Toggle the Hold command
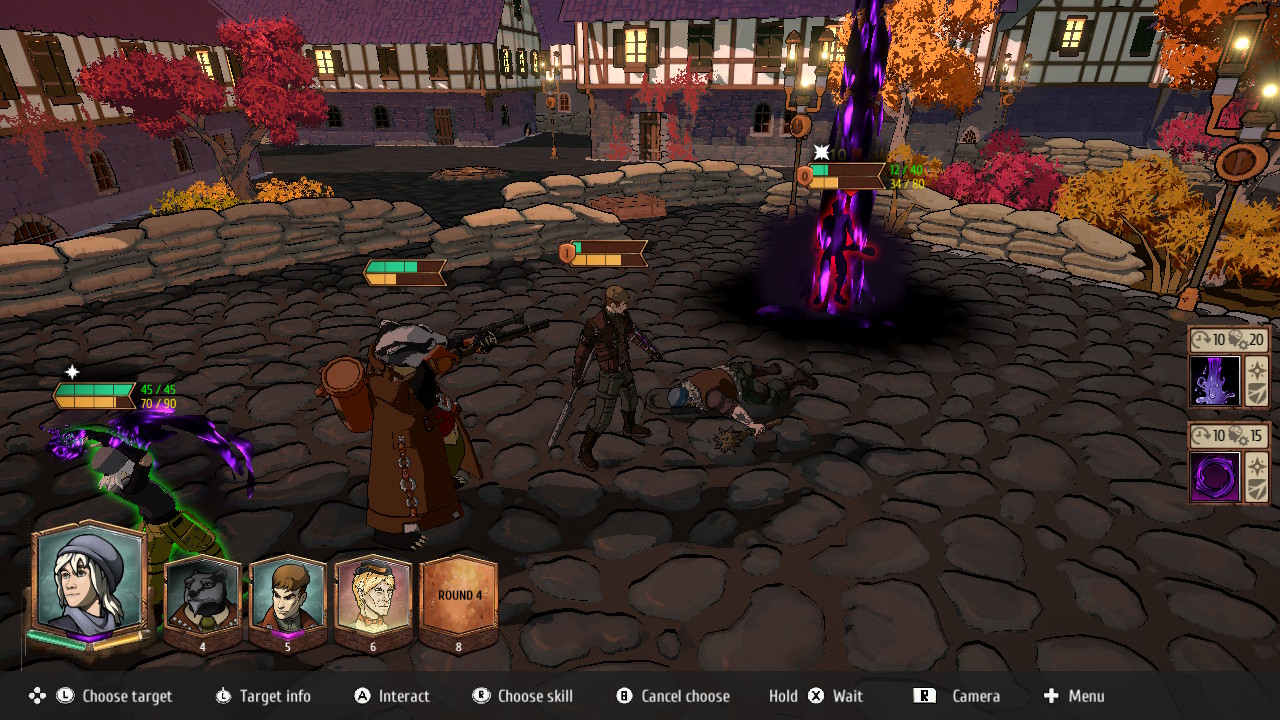1280x720 pixels. coord(783,696)
